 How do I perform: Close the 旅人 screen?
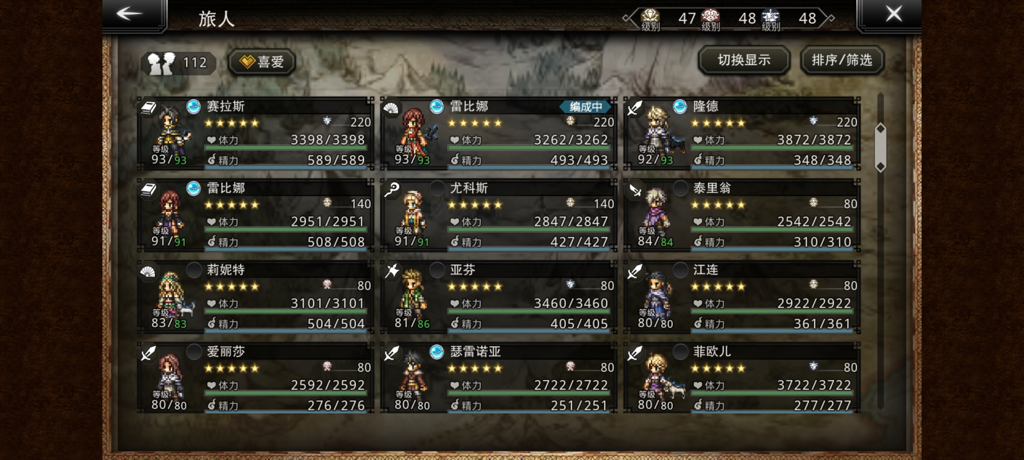click(891, 15)
